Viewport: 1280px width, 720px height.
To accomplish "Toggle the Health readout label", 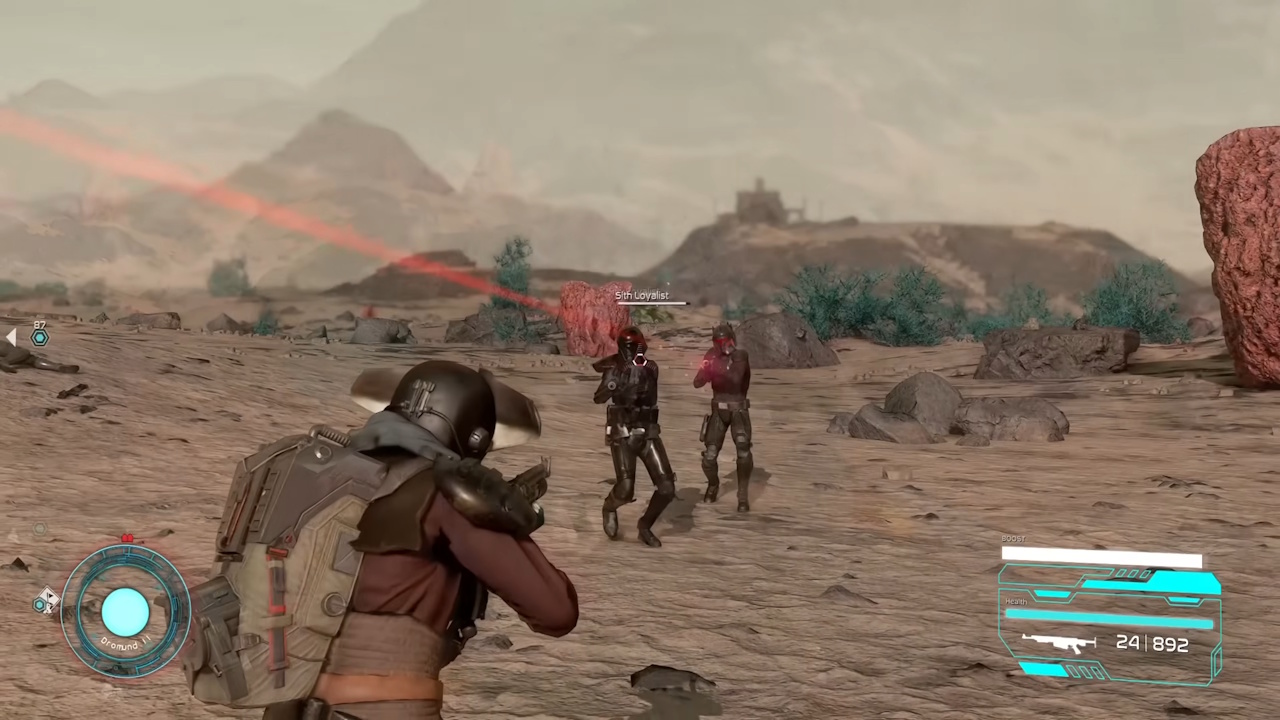I will coord(1016,601).
